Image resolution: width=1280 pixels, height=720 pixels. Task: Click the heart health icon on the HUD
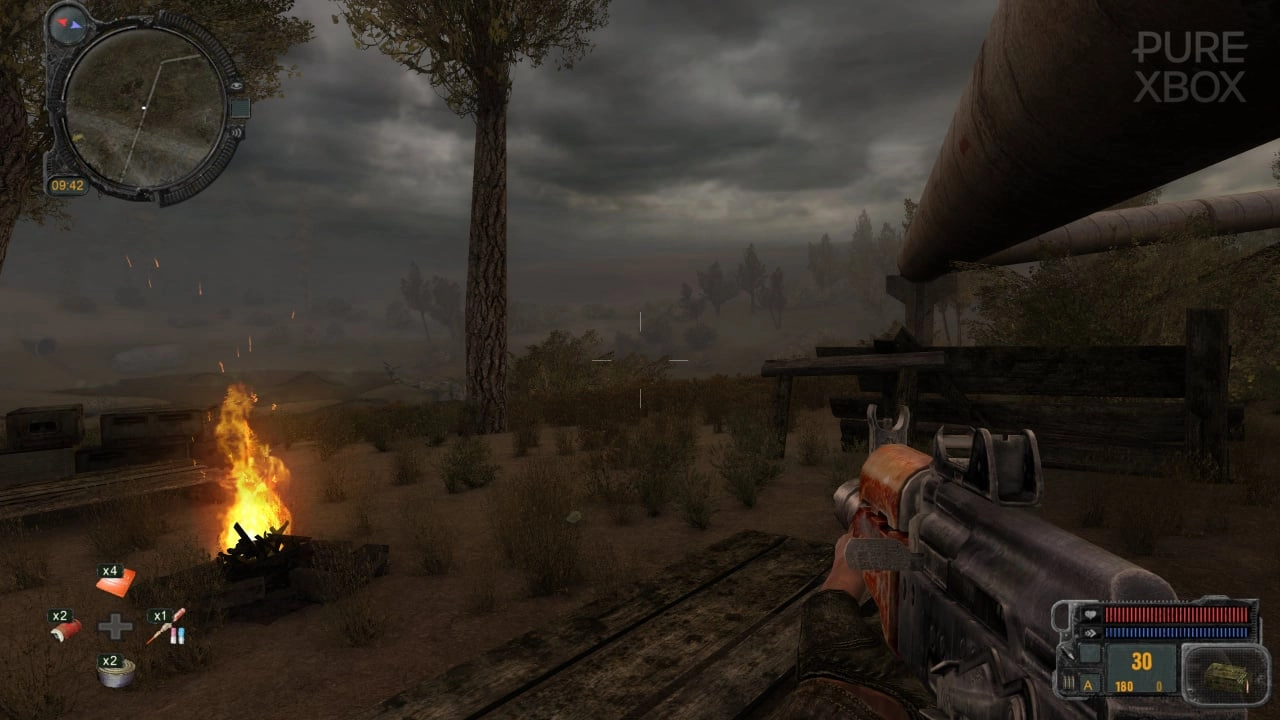point(1091,615)
